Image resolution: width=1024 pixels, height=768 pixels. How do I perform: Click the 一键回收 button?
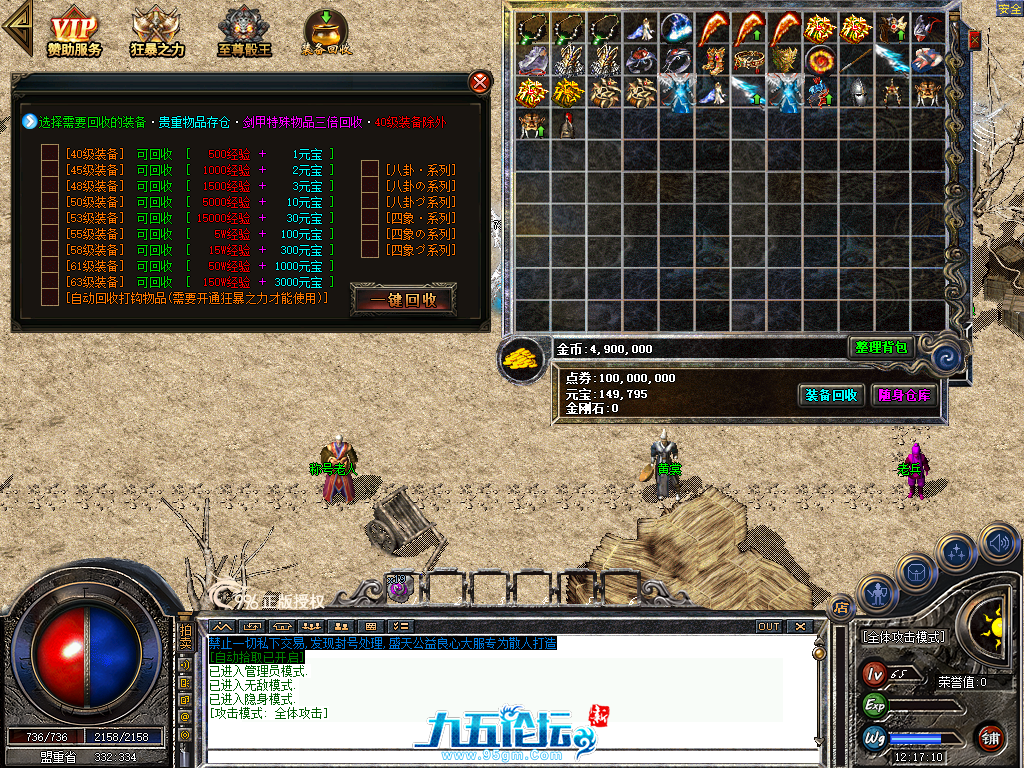pyautogui.click(x=403, y=299)
